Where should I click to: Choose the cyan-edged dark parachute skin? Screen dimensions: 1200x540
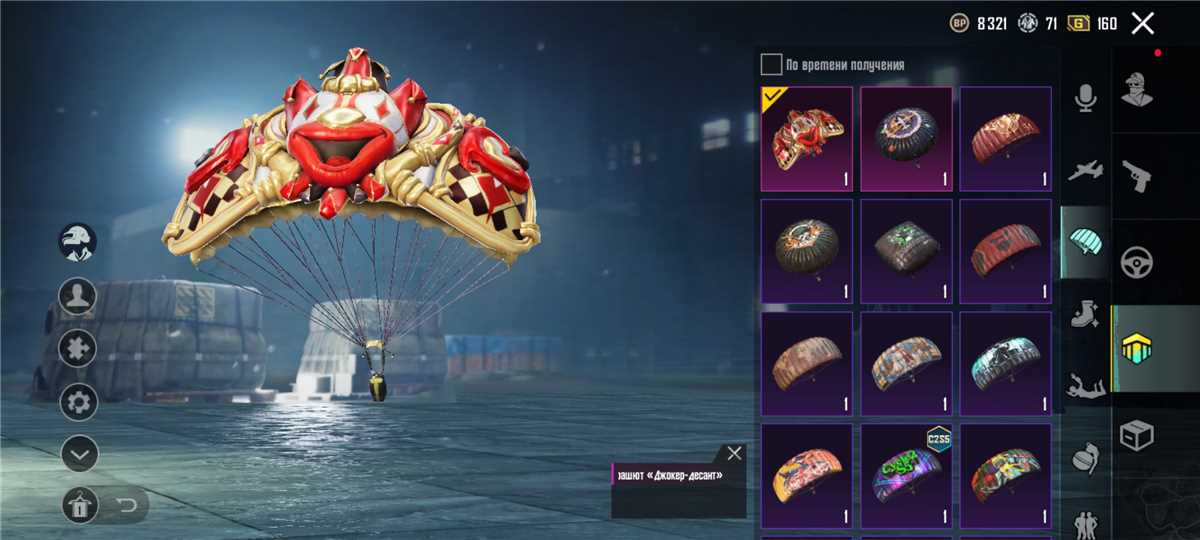click(x=1005, y=363)
